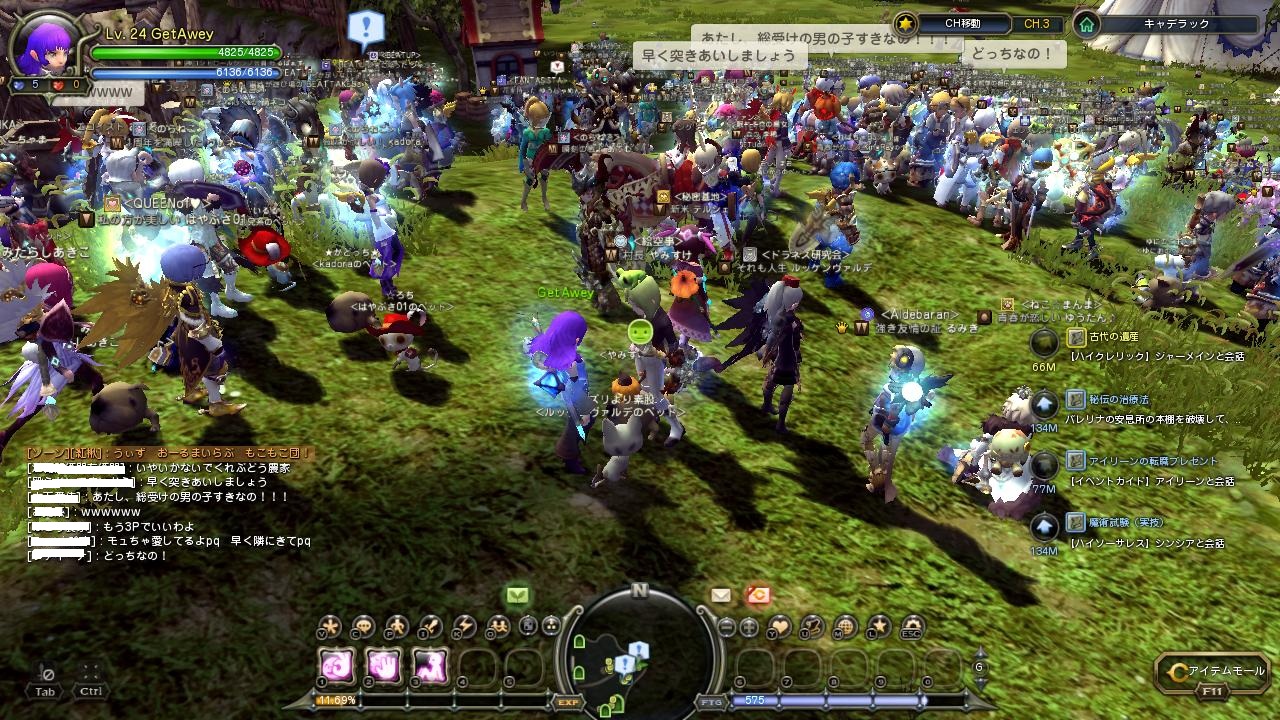Image resolution: width=1280 pixels, height=720 pixels.
Task: Activate the first pink swirl skill slot
Action: pyautogui.click(x=337, y=664)
